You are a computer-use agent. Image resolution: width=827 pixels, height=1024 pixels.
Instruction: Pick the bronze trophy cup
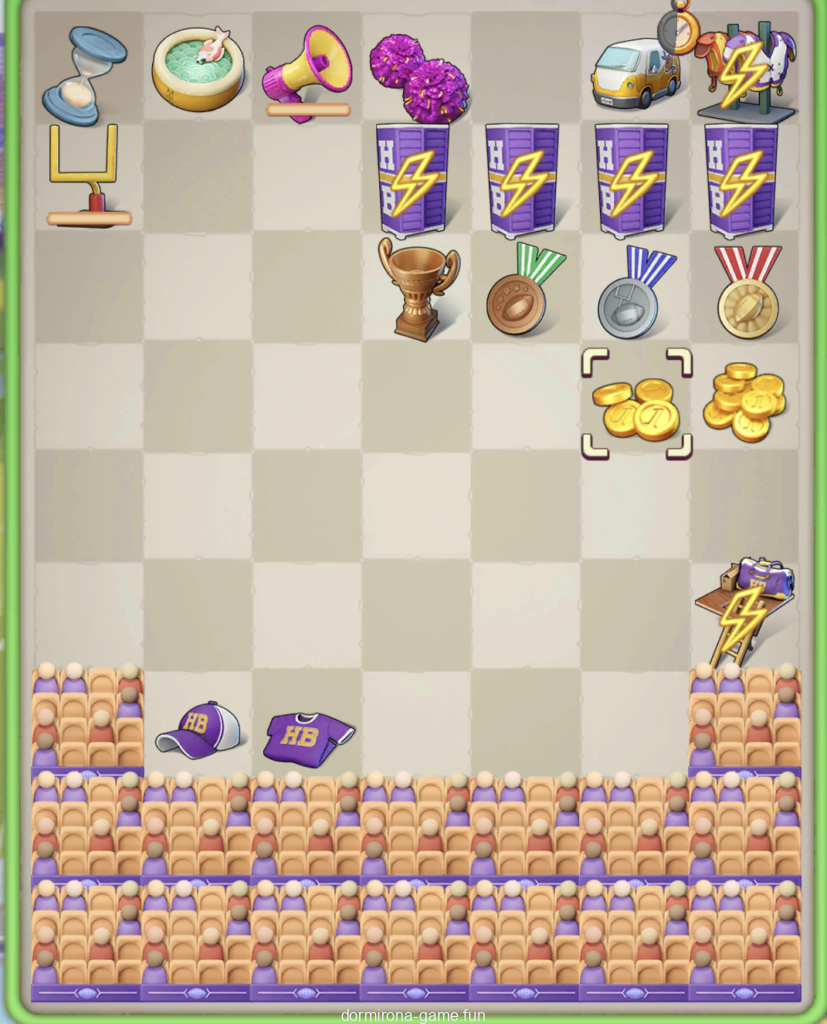coord(418,288)
